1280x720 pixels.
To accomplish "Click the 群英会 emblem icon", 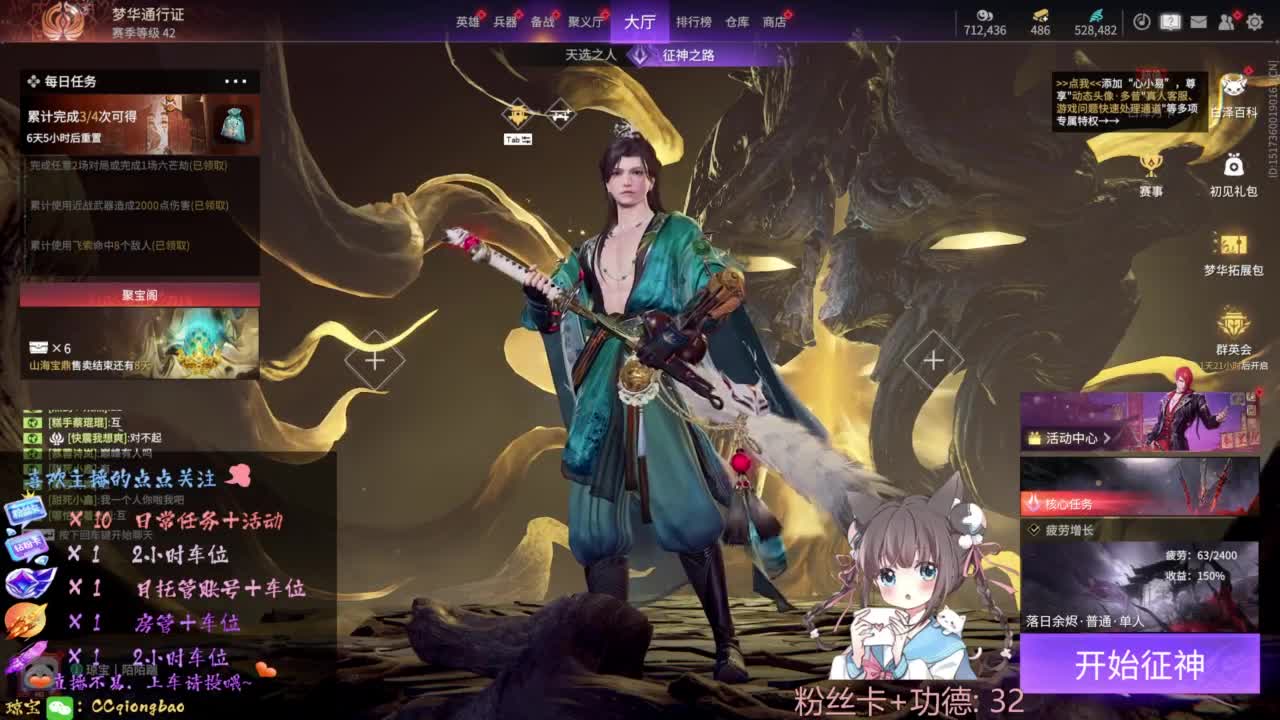I will (1233, 322).
